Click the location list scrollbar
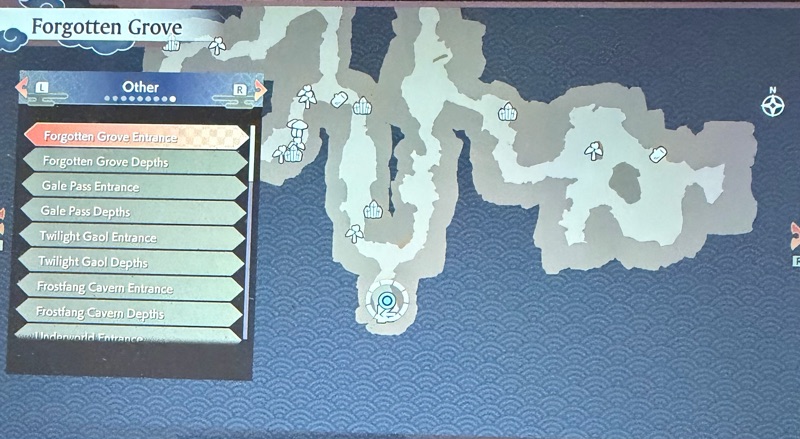The height and width of the screenshot is (439, 800). coord(249,230)
